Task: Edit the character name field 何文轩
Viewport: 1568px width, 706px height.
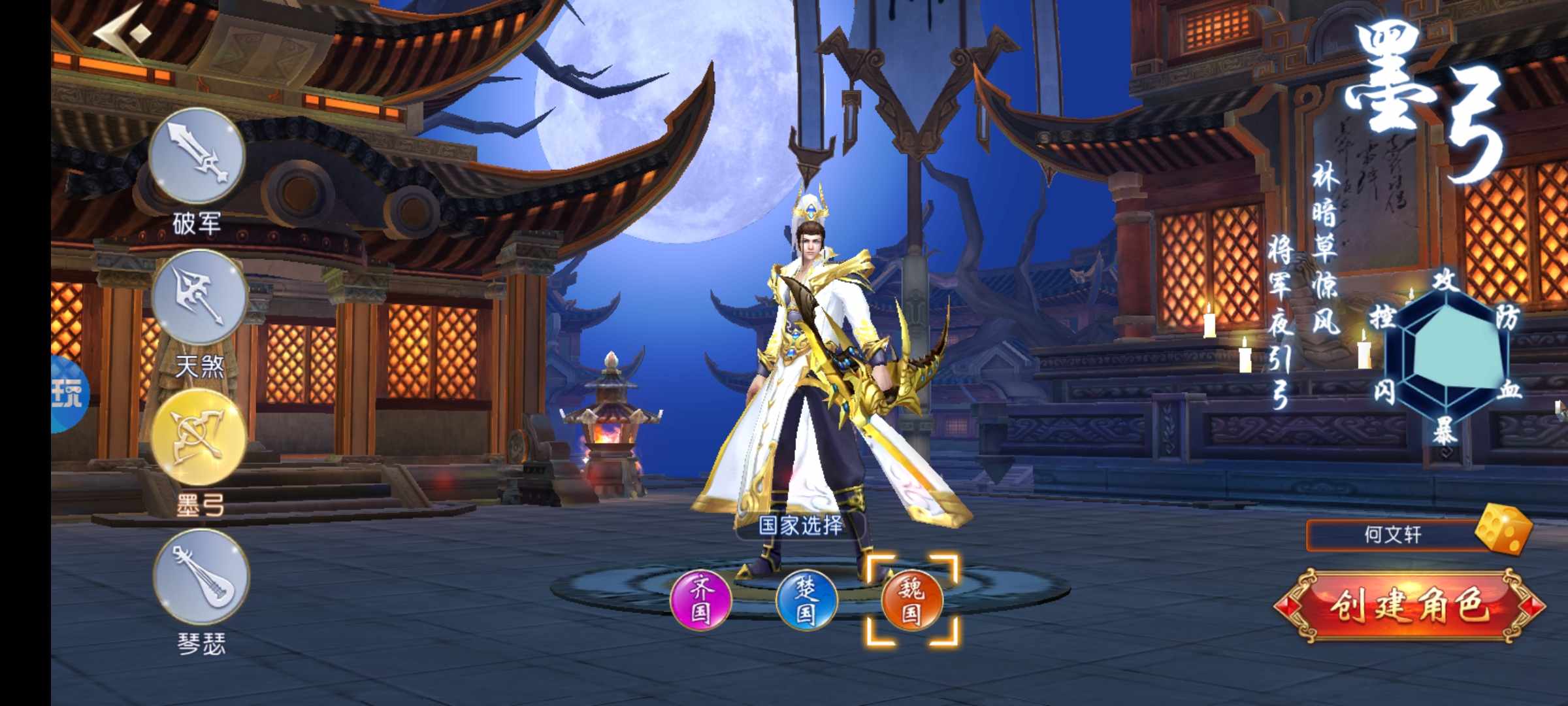Action: pyautogui.click(x=1392, y=535)
